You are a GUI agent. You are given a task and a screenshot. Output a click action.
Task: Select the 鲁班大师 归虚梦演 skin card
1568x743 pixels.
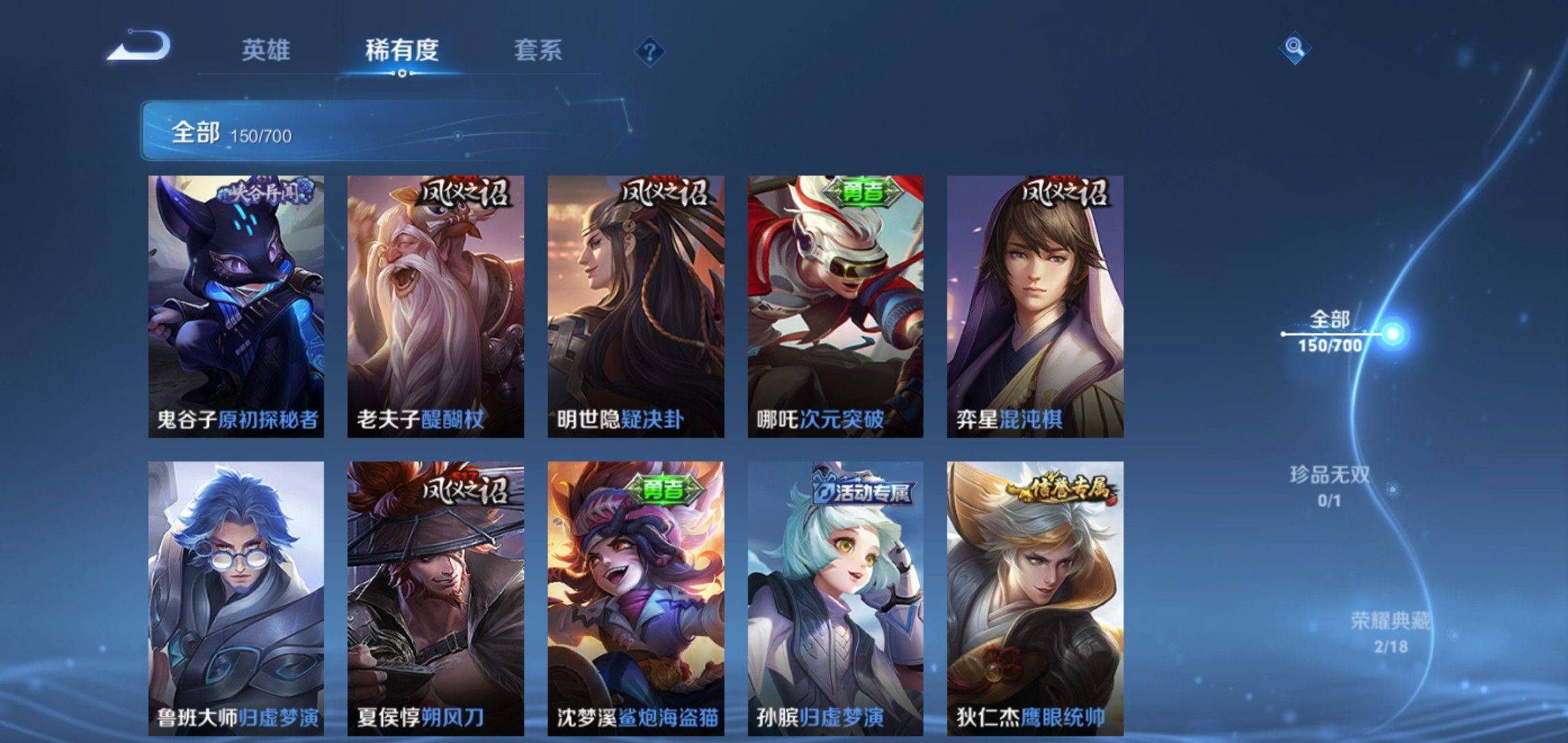pyautogui.click(x=236, y=597)
